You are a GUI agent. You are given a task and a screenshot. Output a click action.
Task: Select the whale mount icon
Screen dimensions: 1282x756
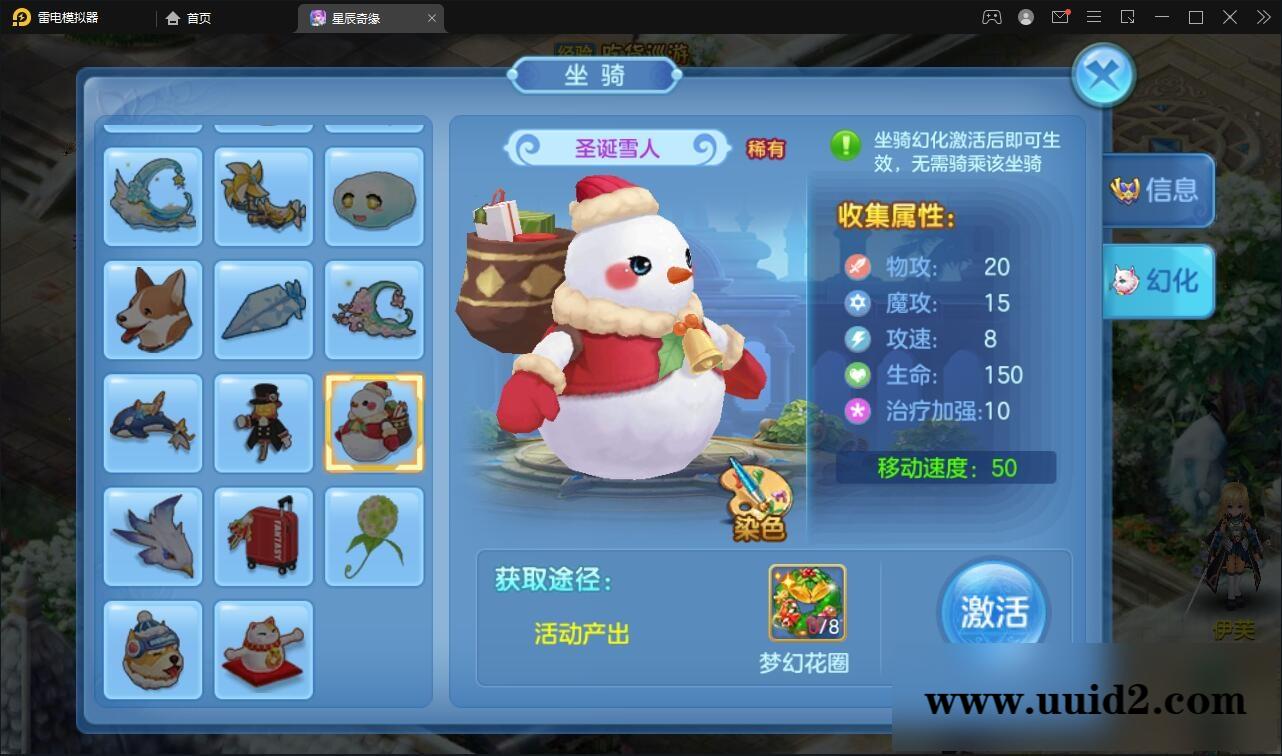click(152, 423)
